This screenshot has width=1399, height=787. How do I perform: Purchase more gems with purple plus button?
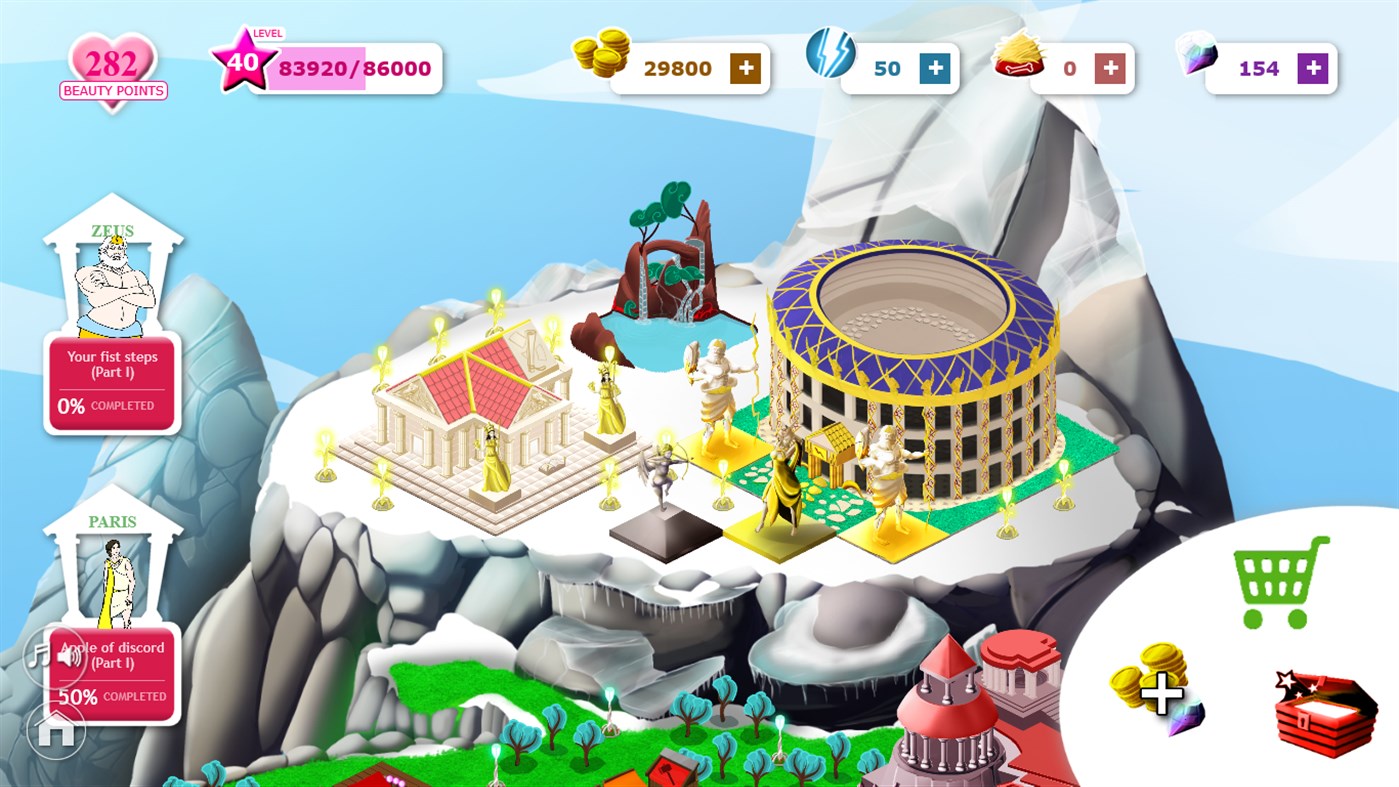(1312, 68)
